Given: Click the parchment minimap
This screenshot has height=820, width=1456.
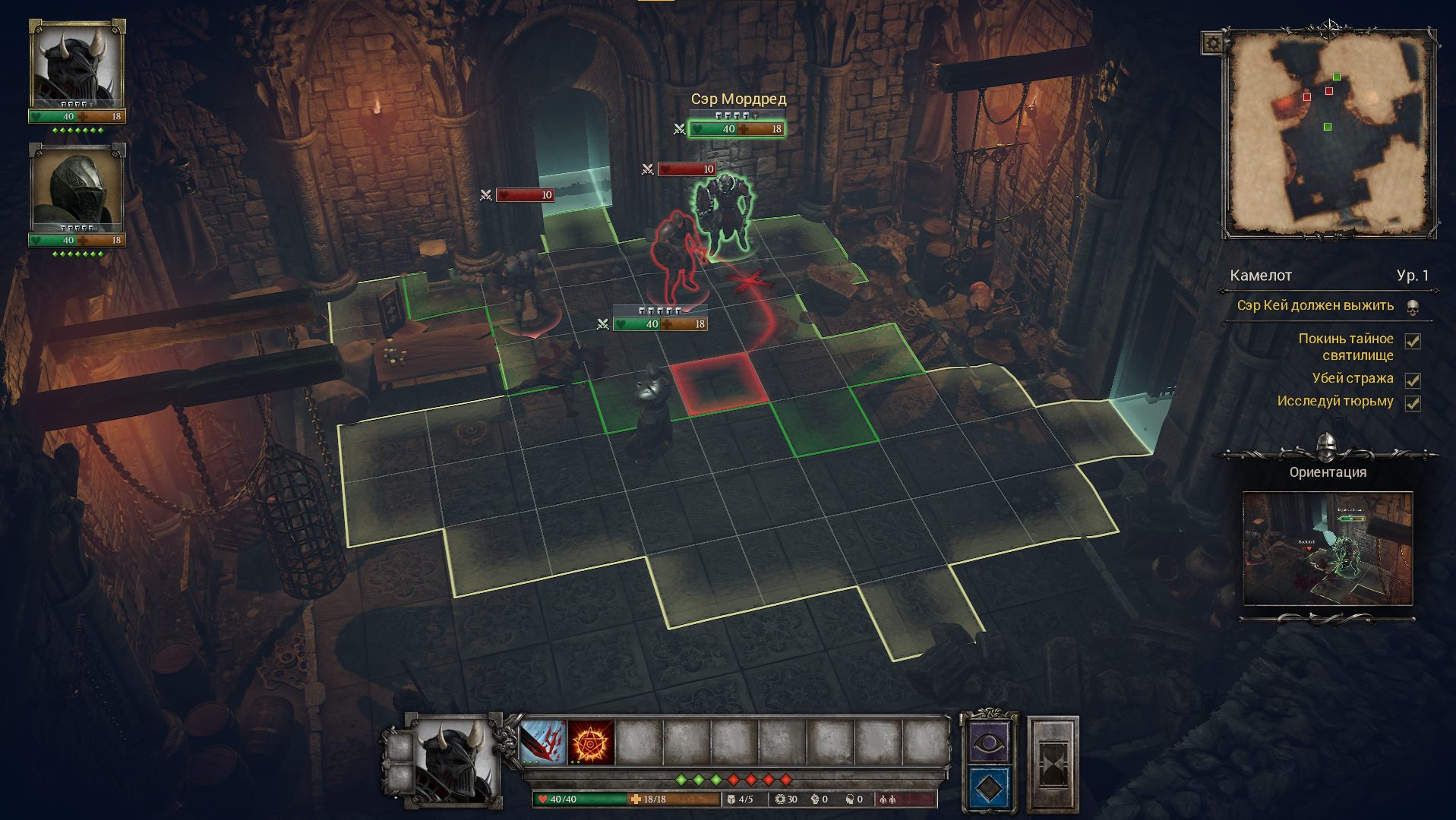Looking at the screenshot, I should [x=1329, y=133].
